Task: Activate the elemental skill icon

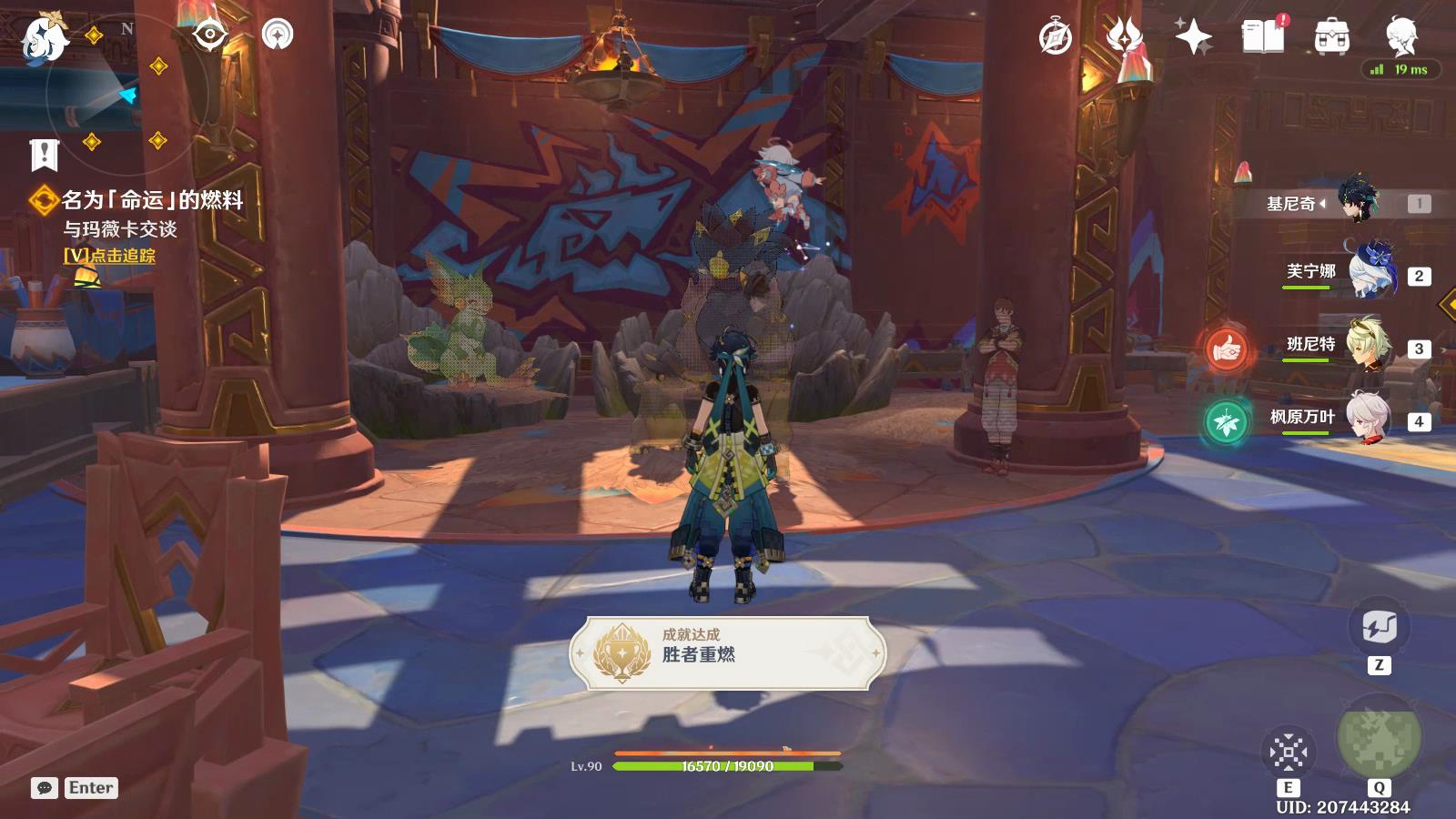Action: [x=1289, y=753]
